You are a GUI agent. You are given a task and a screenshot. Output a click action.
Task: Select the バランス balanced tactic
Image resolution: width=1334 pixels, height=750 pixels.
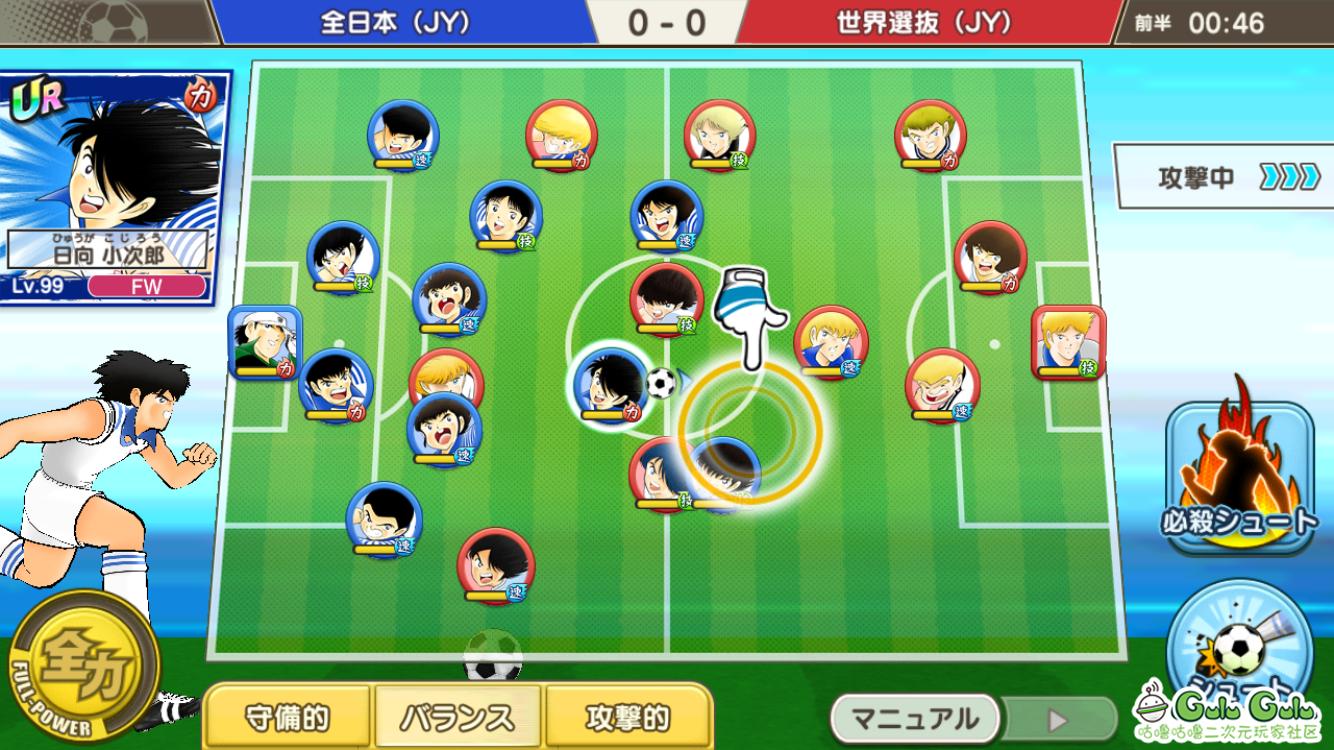(457, 717)
